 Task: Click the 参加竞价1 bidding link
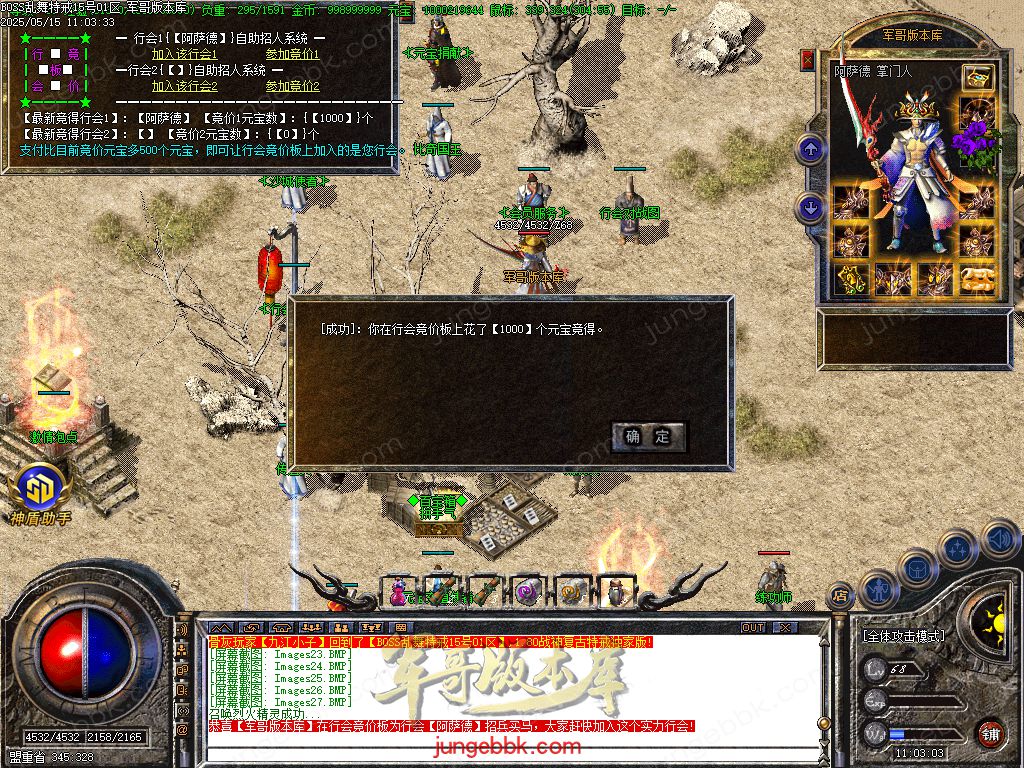pyautogui.click(x=292, y=54)
